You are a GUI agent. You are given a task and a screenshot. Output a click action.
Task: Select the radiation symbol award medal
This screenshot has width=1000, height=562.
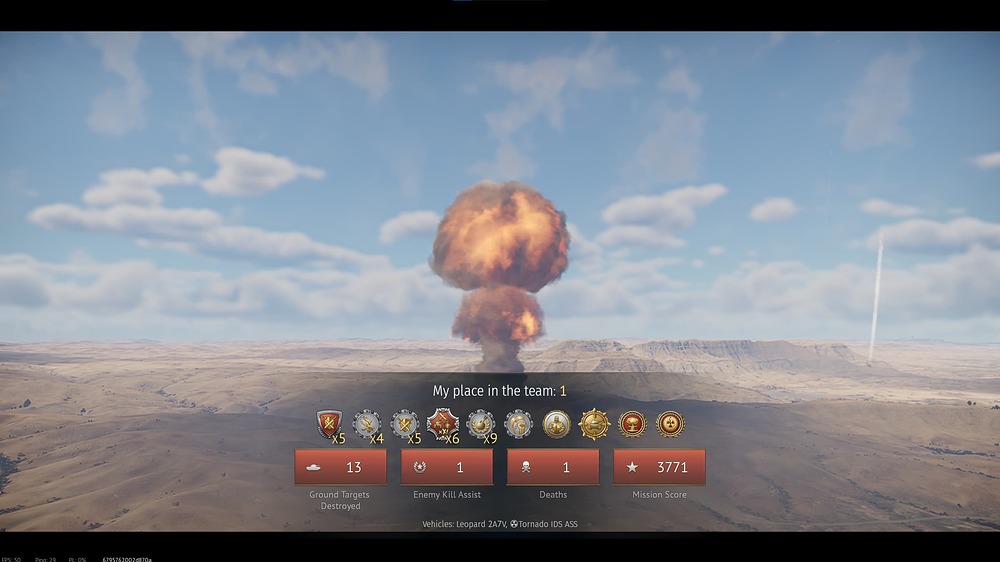670,424
